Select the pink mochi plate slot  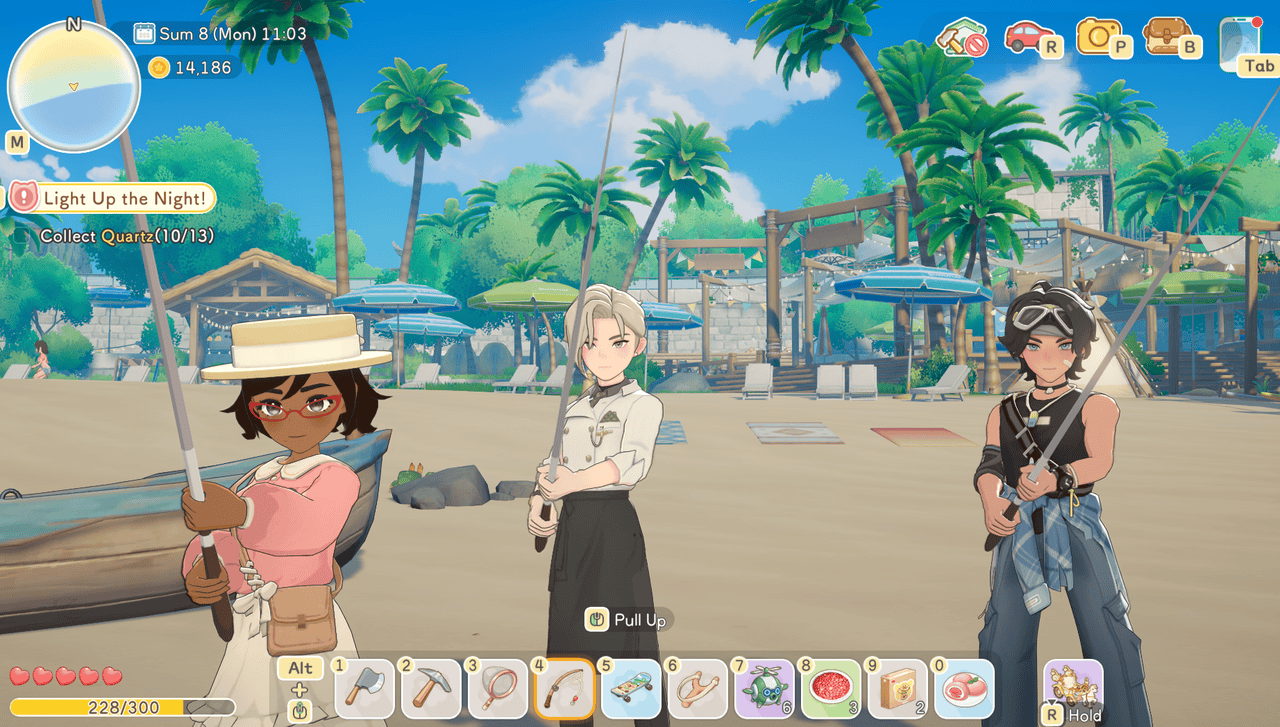[x=964, y=690]
